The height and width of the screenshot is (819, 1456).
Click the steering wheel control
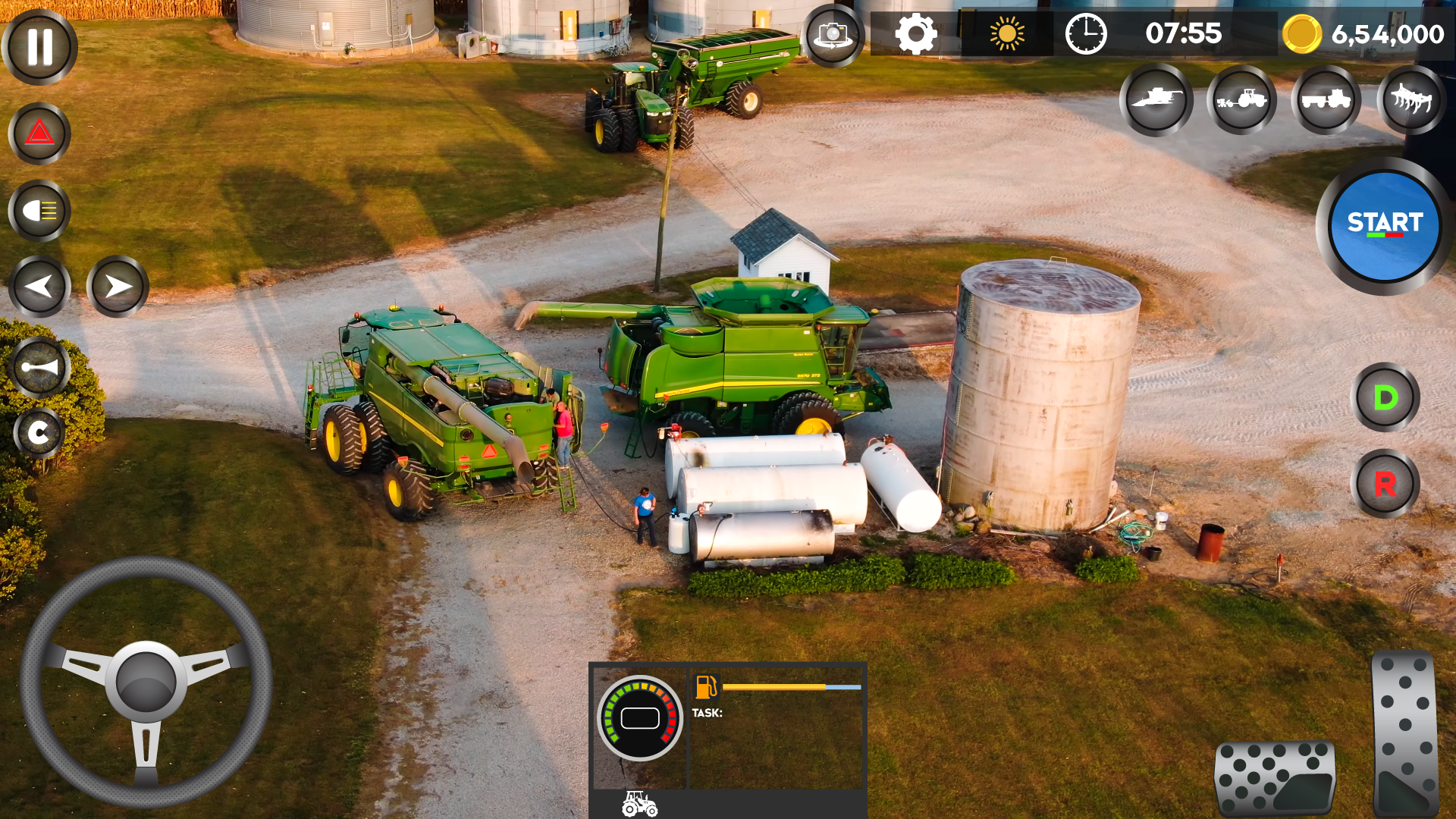(x=146, y=681)
